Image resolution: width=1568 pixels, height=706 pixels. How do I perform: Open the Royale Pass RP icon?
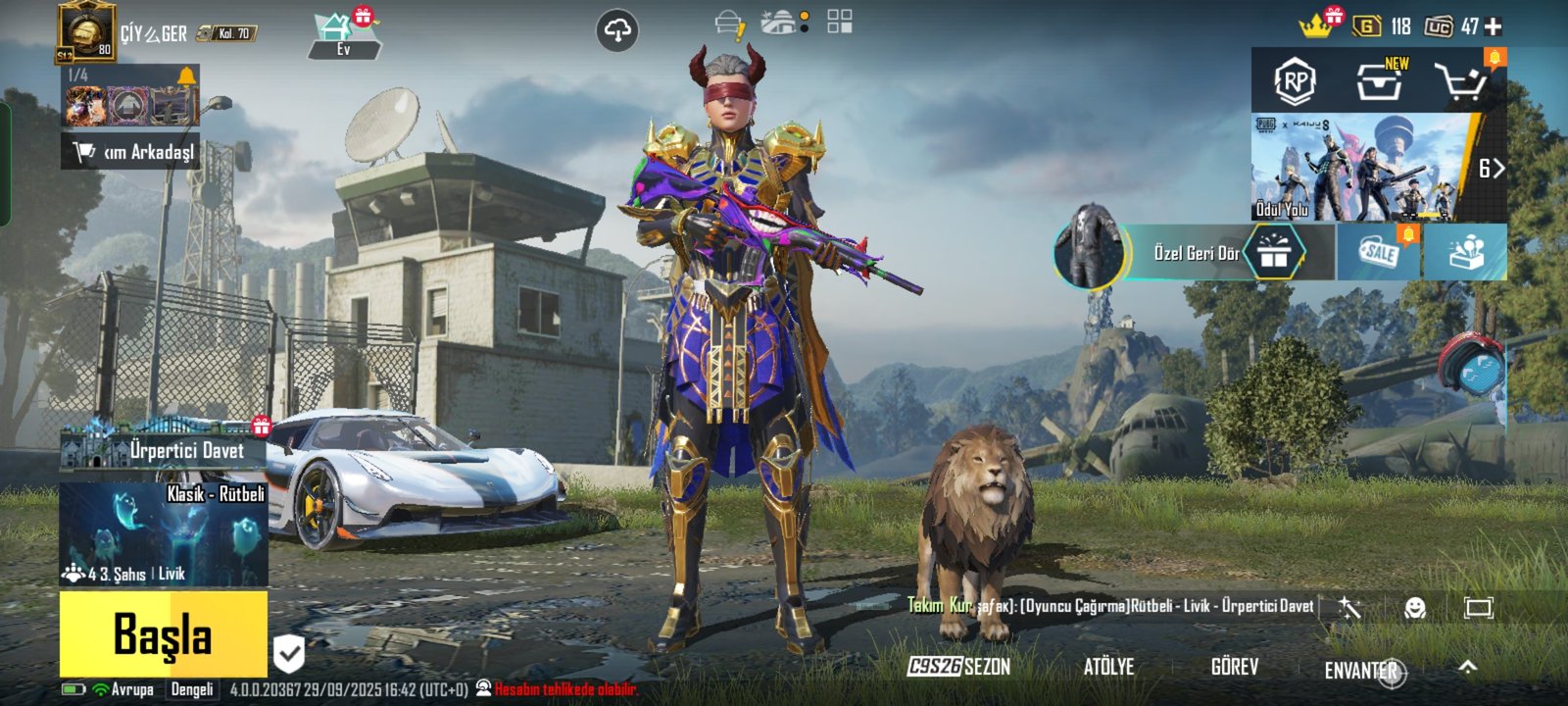[x=1295, y=81]
